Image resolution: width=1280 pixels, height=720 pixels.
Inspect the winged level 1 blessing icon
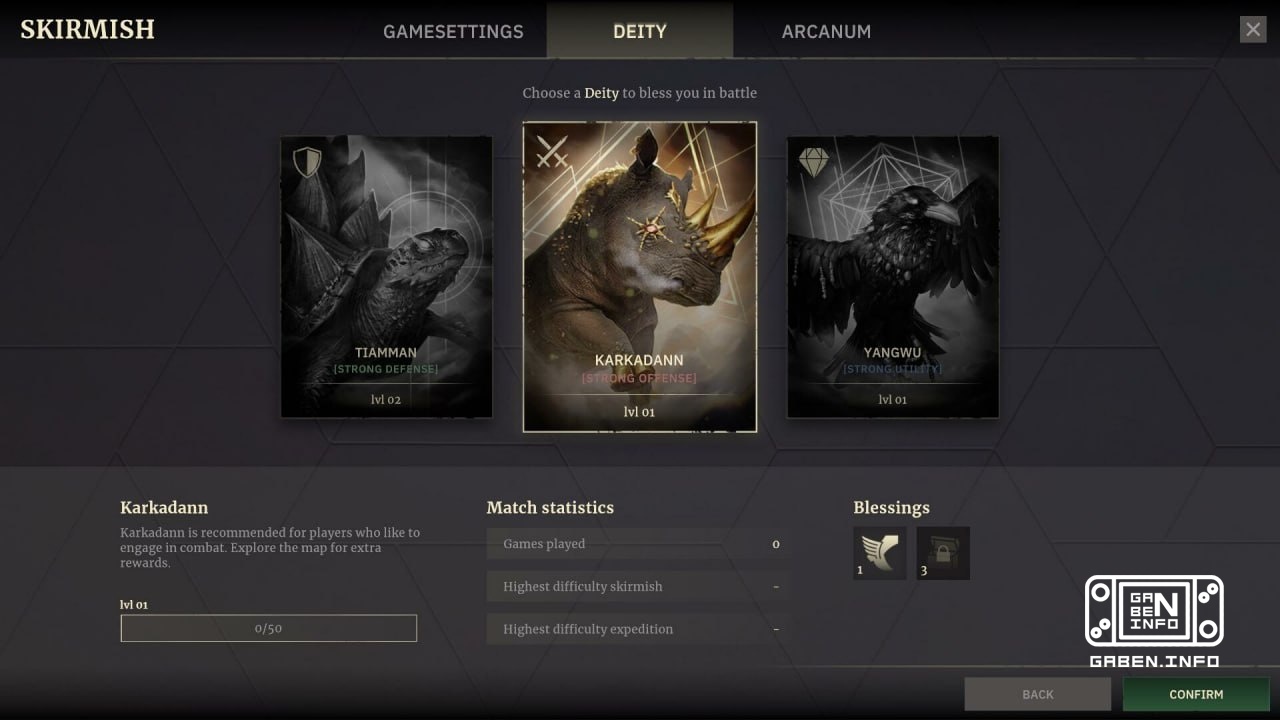click(x=880, y=553)
